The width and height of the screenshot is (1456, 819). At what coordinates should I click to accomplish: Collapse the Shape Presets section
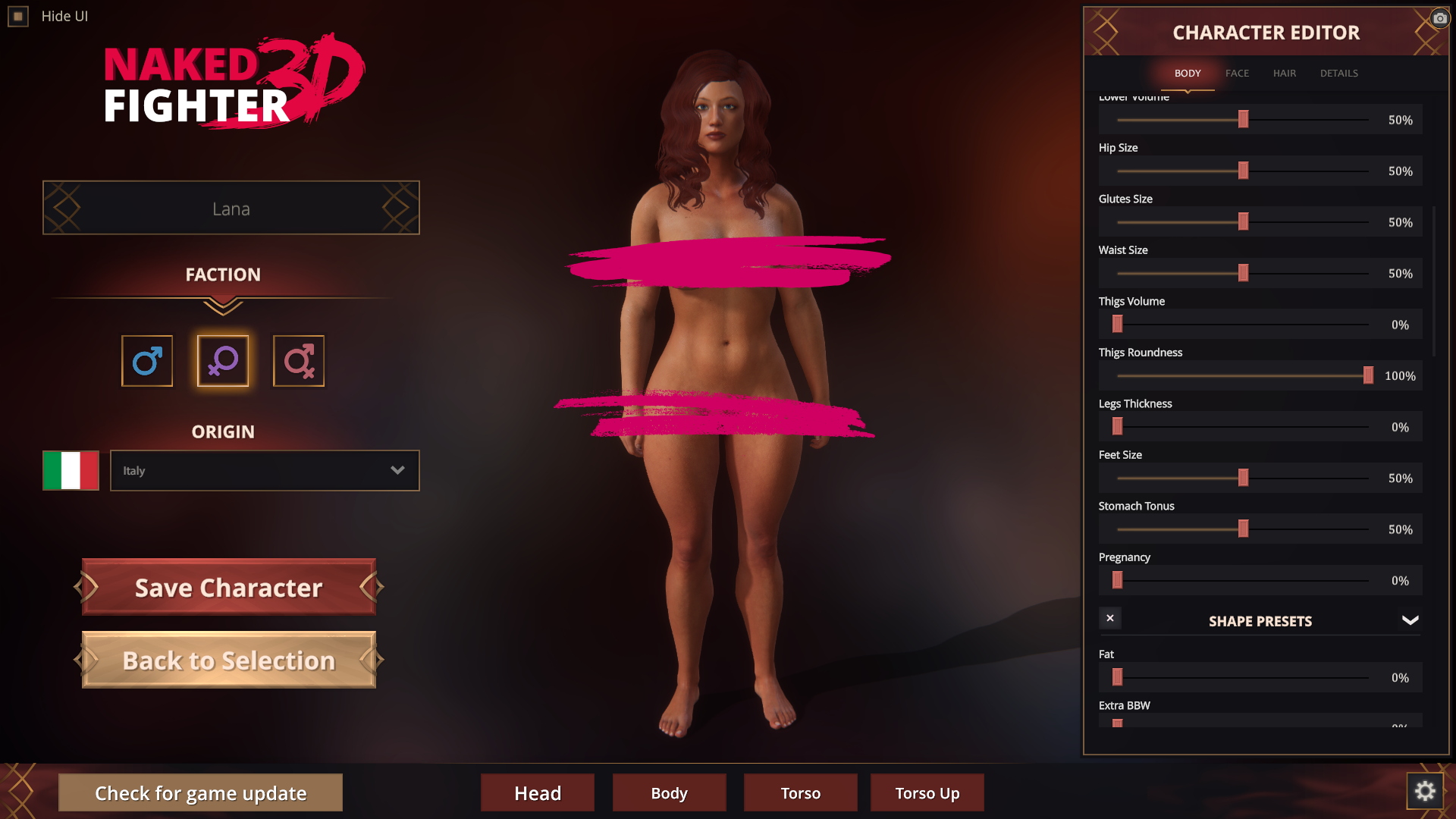pyautogui.click(x=1410, y=620)
